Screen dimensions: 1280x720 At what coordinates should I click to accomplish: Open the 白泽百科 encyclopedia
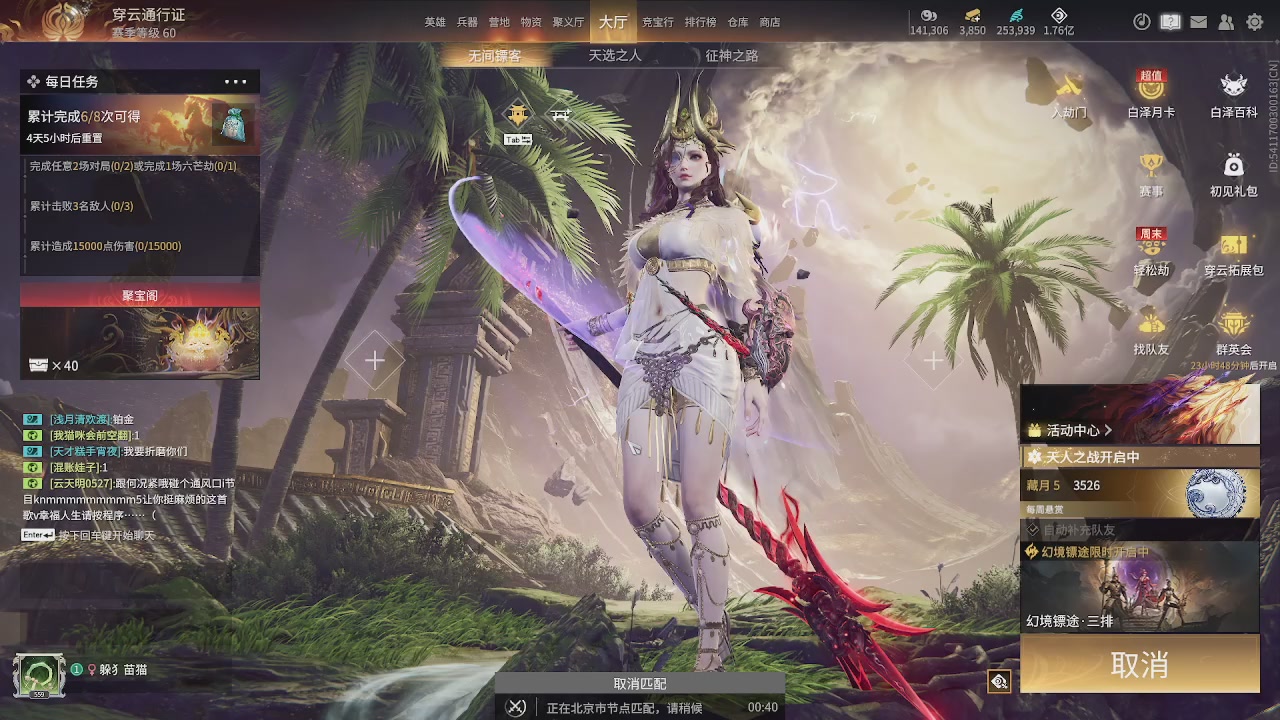[1234, 95]
